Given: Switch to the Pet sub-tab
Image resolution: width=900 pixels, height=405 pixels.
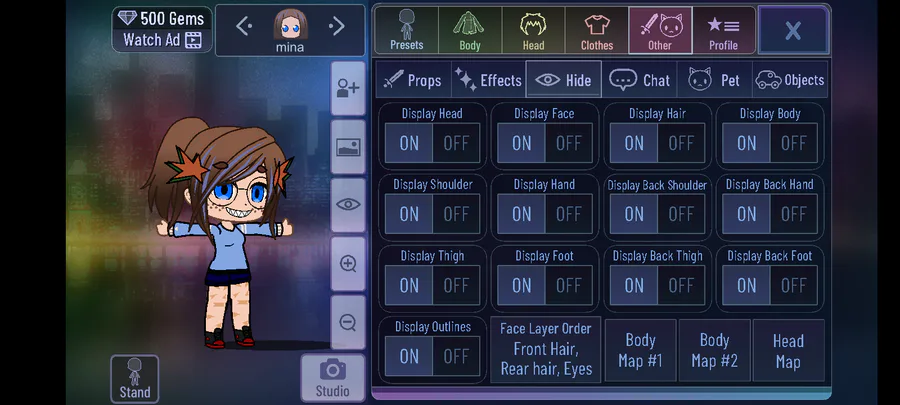Looking at the screenshot, I should pyautogui.click(x=714, y=80).
